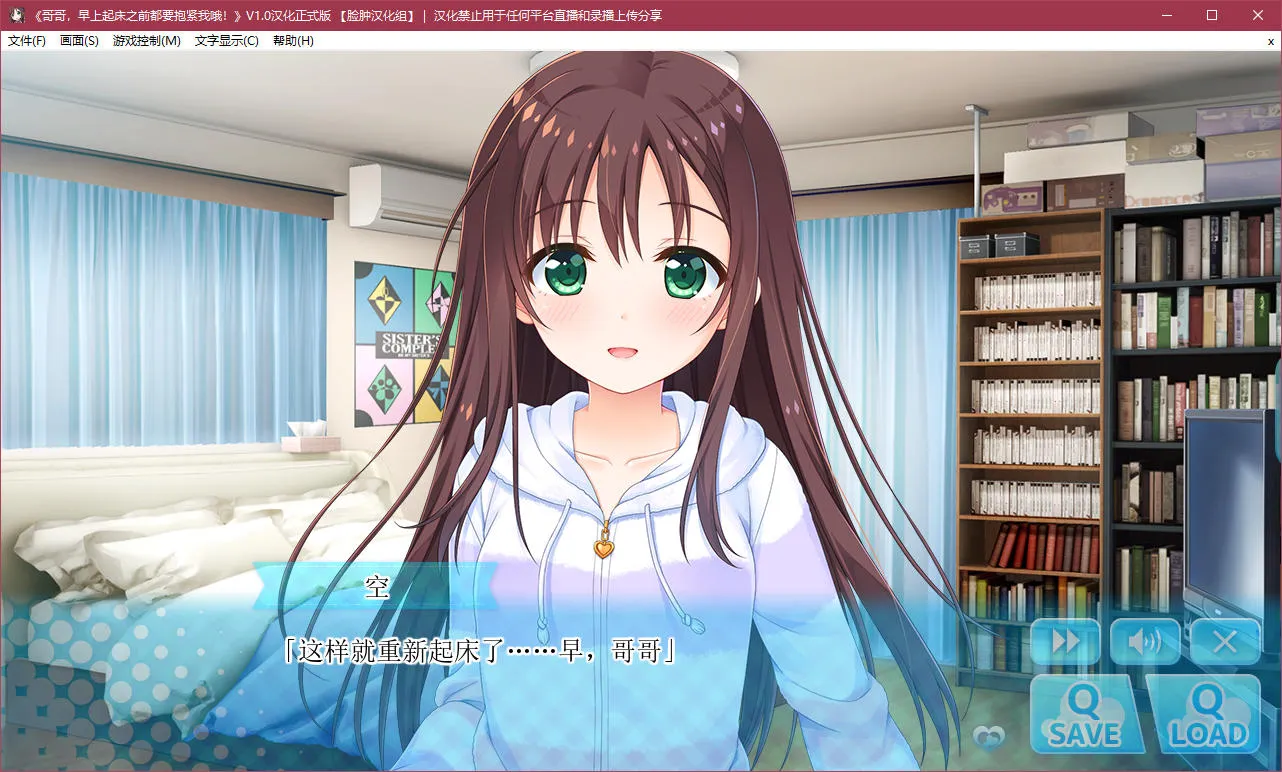Open the 文字显示(C) text display menu
Screen dimensions: 1282x772
pyautogui.click(x=227, y=41)
